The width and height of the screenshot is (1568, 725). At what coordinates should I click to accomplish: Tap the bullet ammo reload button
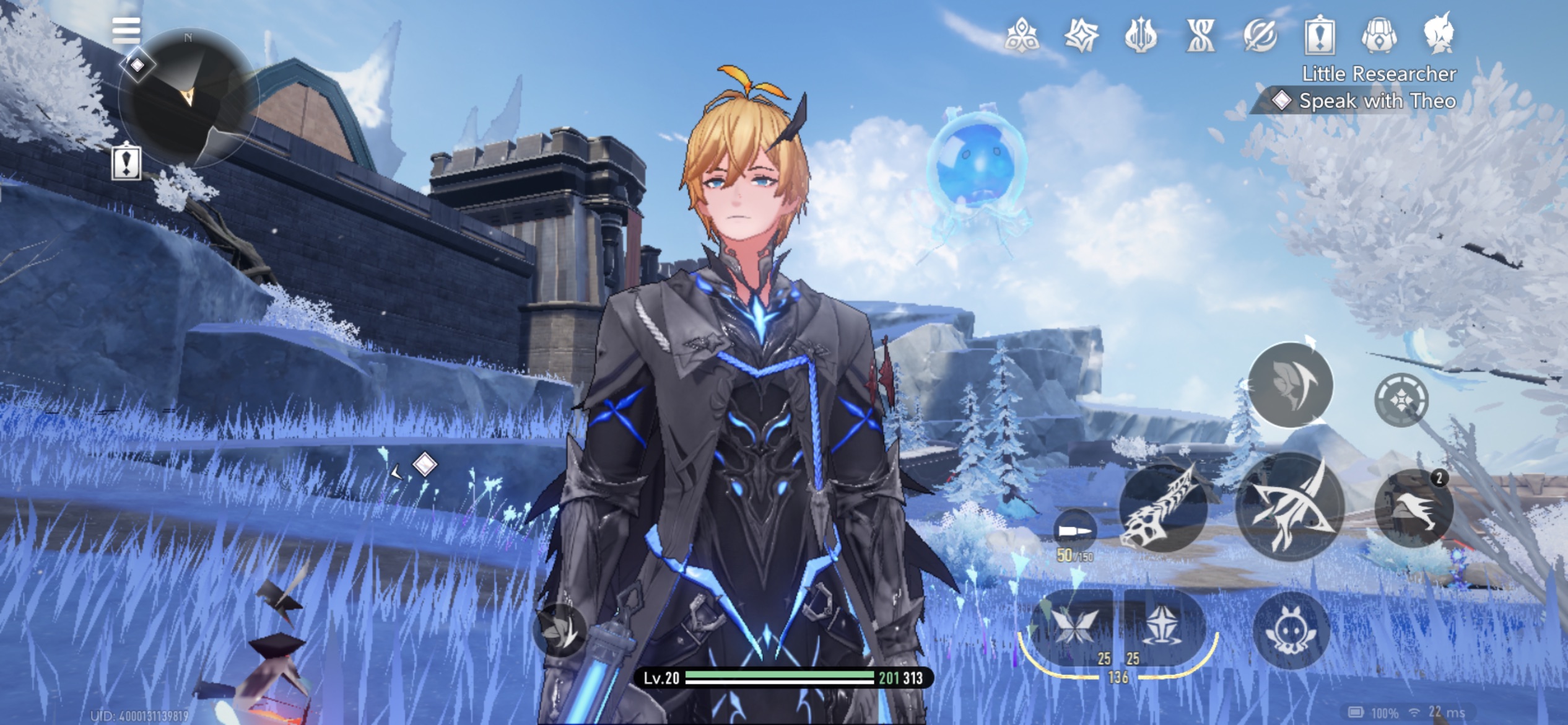(1074, 532)
